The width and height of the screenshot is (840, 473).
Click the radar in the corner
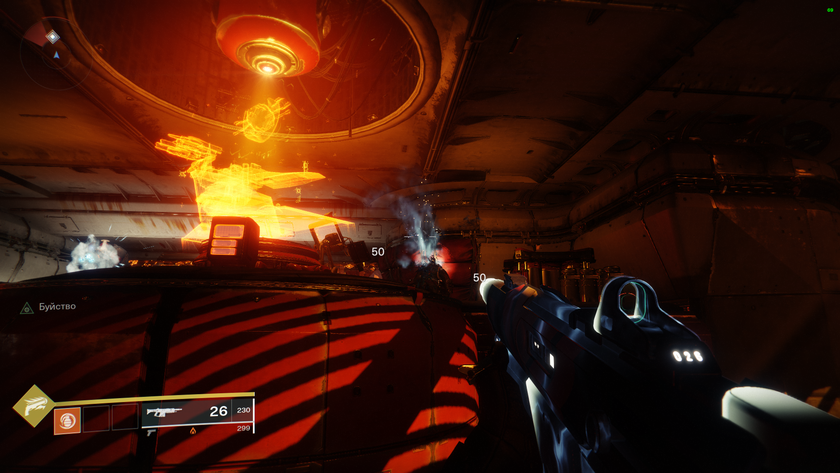(52, 50)
